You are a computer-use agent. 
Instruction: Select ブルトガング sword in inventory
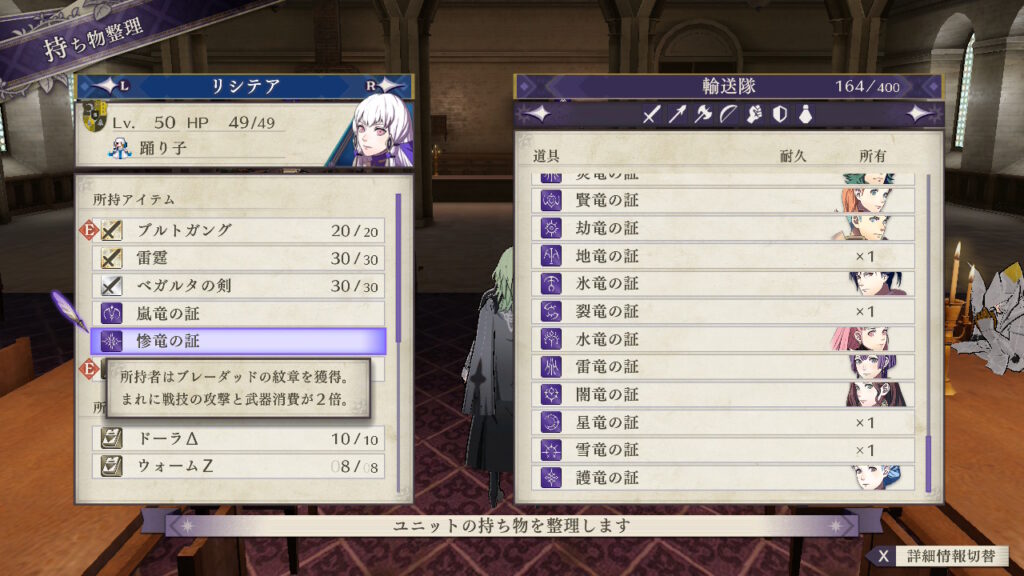pyautogui.click(x=238, y=231)
